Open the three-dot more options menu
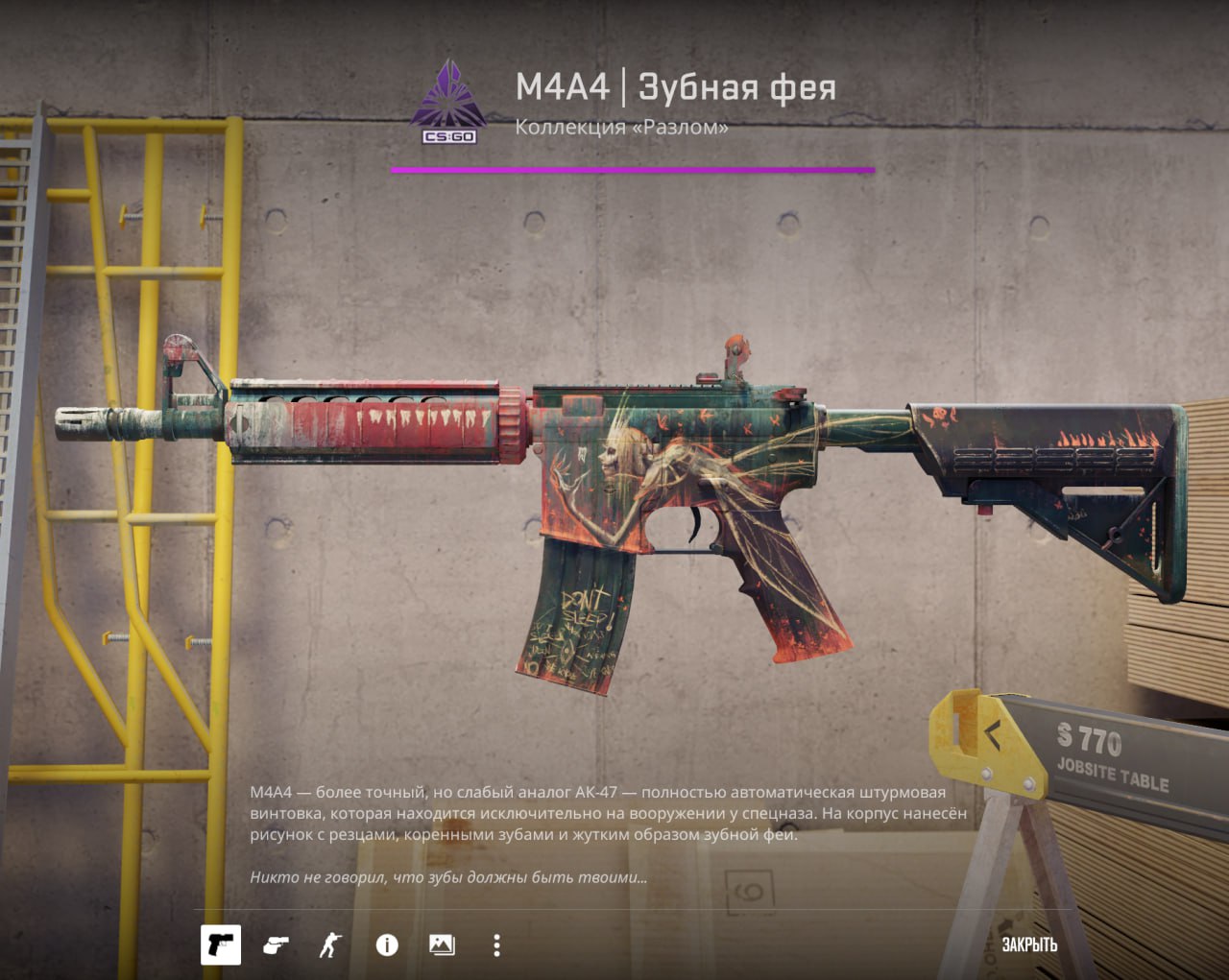This screenshot has width=1229, height=980. 496,945
